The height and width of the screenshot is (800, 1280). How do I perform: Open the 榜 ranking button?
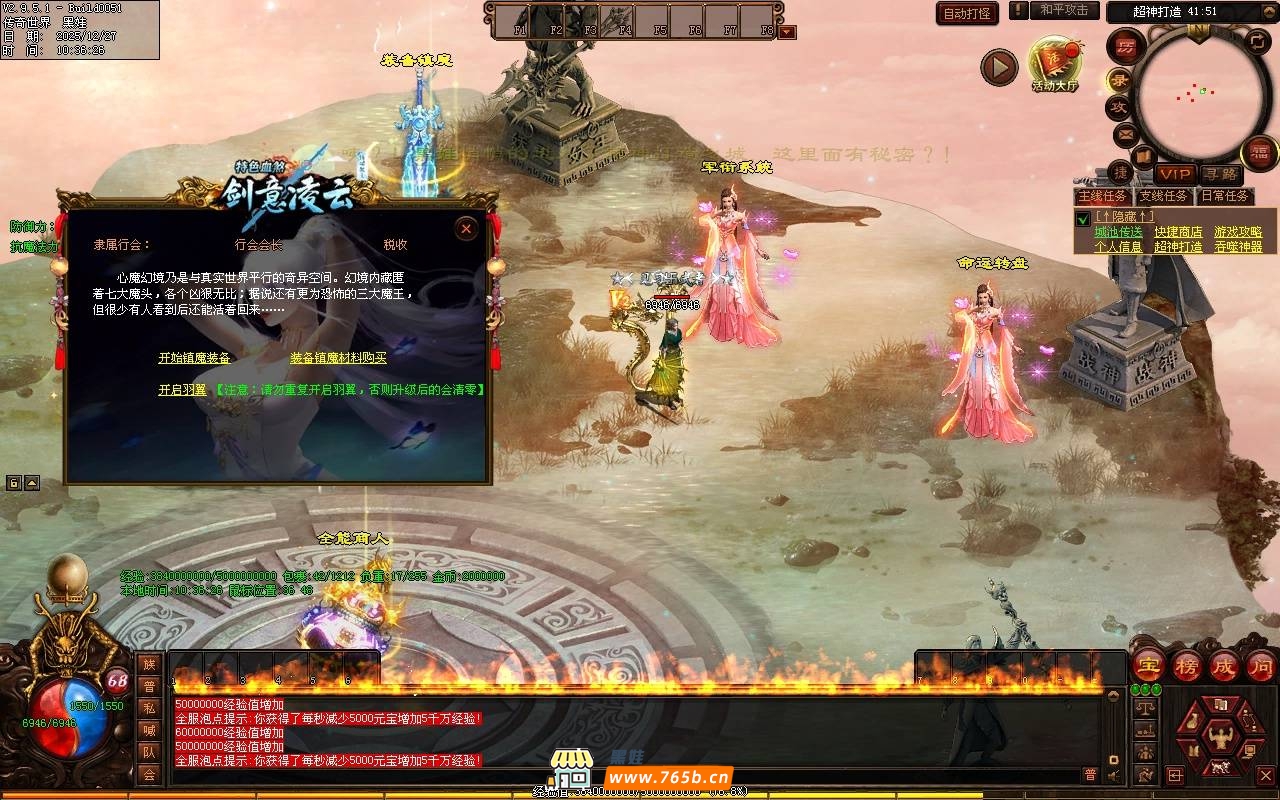click(x=1187, y=666)
